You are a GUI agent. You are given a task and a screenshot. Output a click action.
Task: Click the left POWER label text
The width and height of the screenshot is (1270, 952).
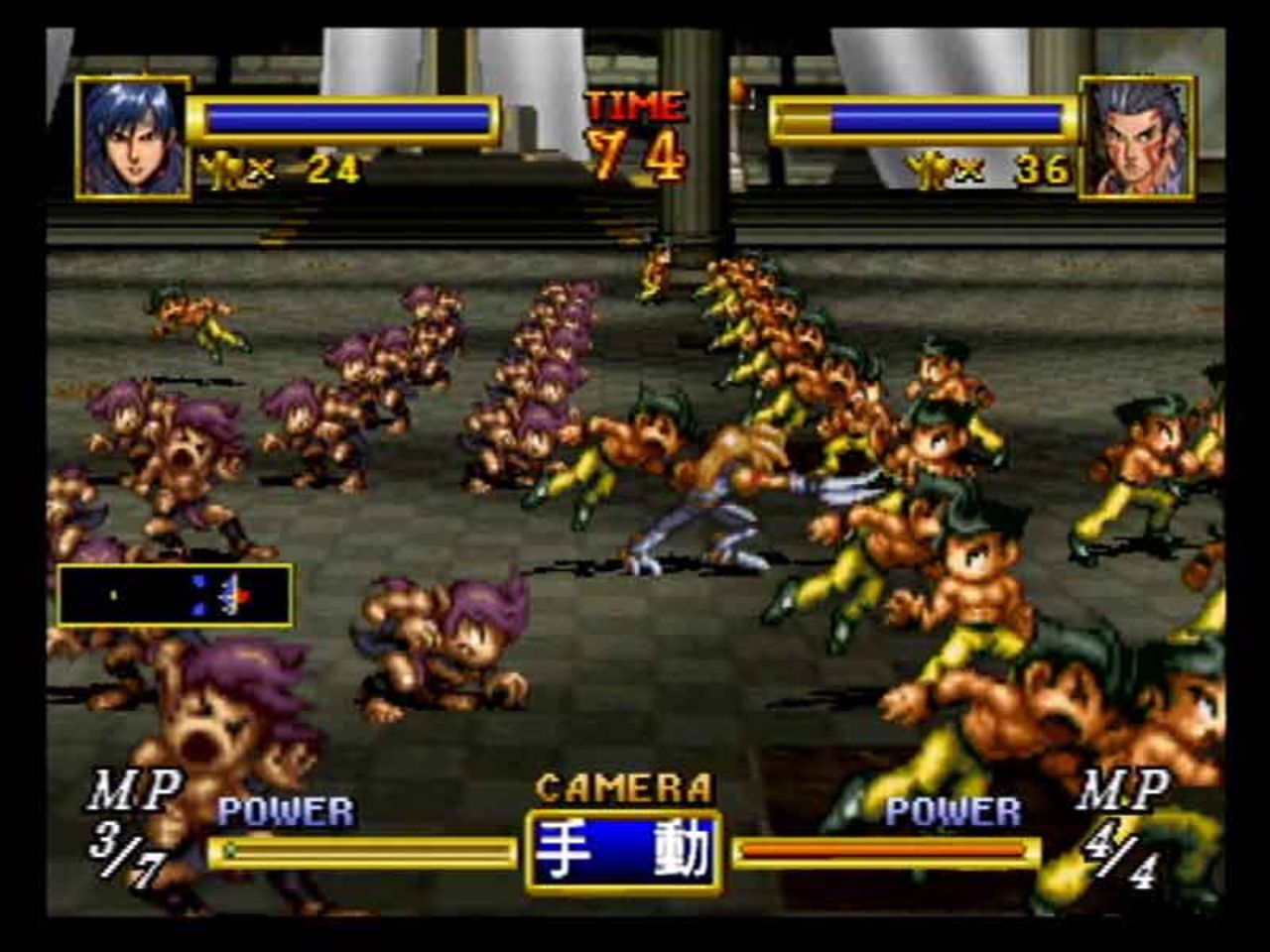coord(284,810)
